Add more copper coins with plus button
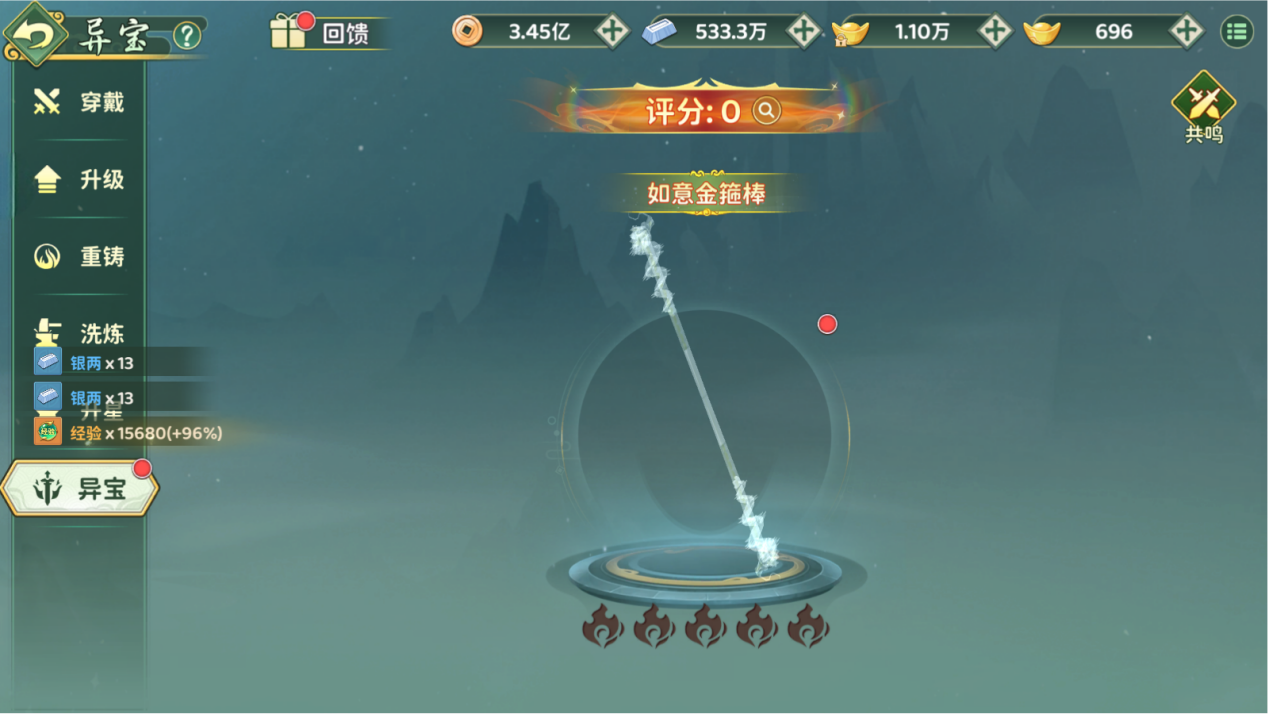 point(612,31)
